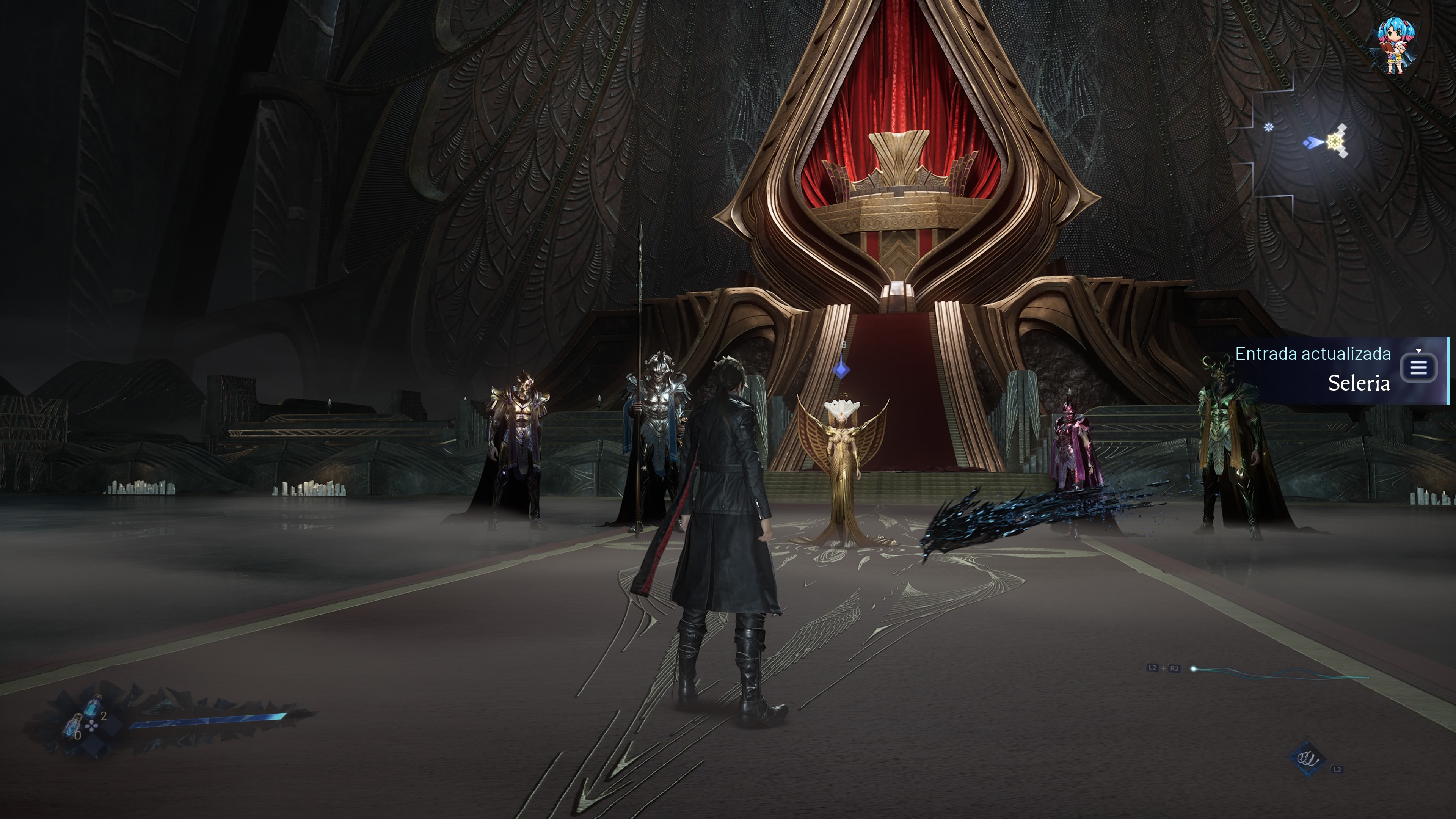This screenshot has height=819, width=1456.
Task: Activate the swirl ability diamond icon
Action: click(1307, 758)
